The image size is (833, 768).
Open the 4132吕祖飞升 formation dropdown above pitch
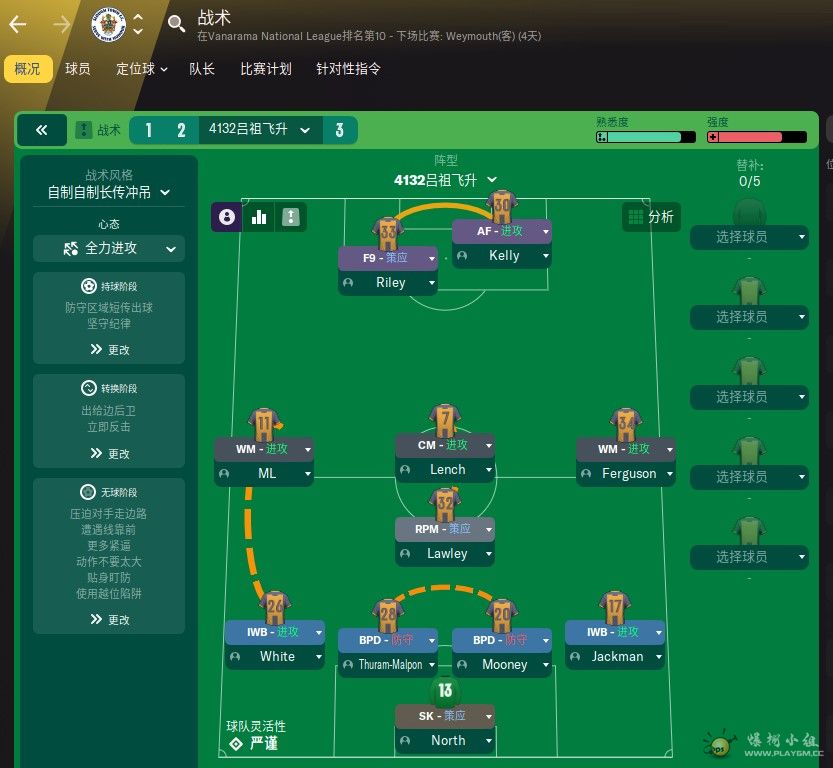[x=446, y=180]
